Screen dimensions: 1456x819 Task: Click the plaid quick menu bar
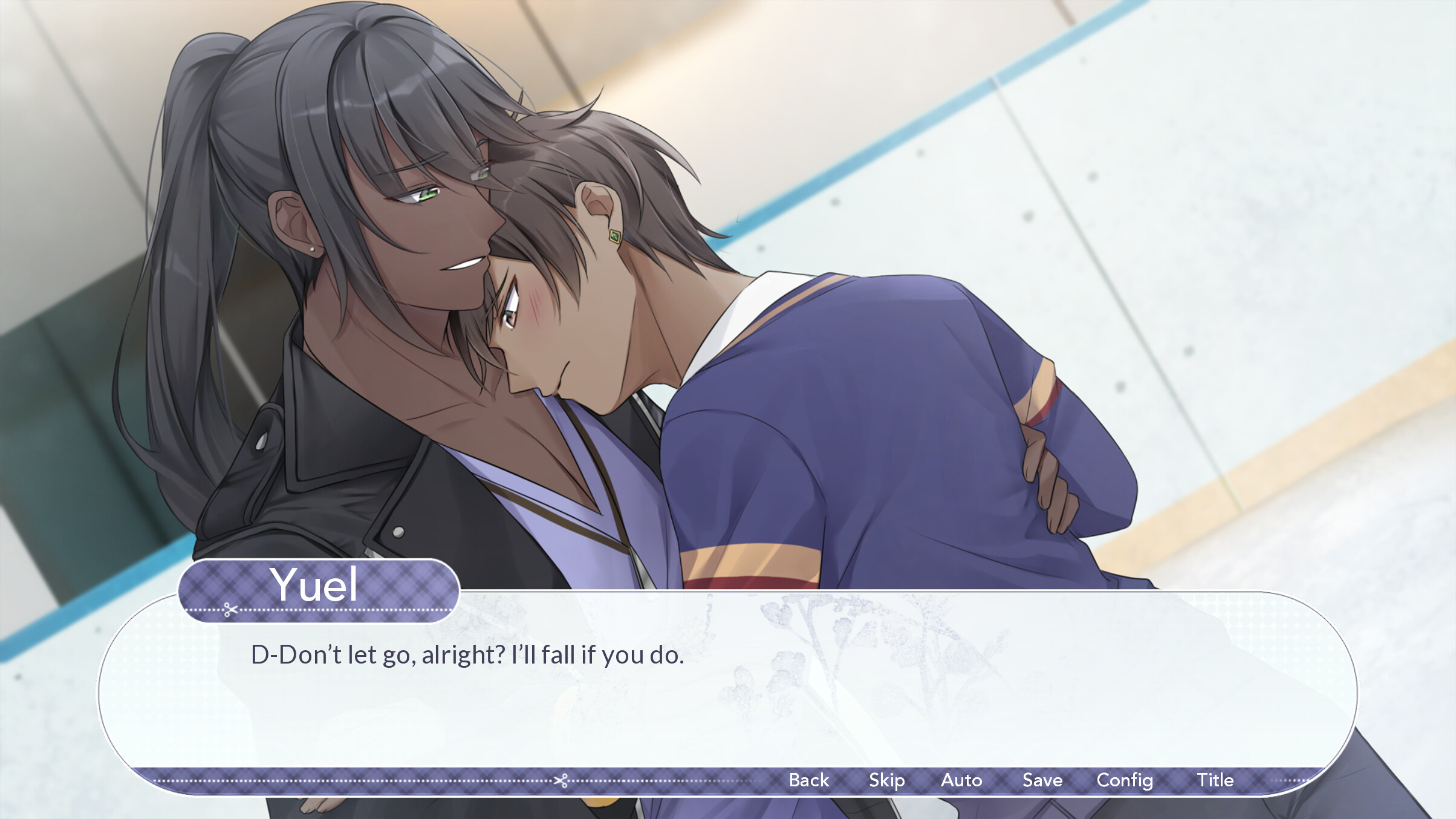[x=695, y=780]
